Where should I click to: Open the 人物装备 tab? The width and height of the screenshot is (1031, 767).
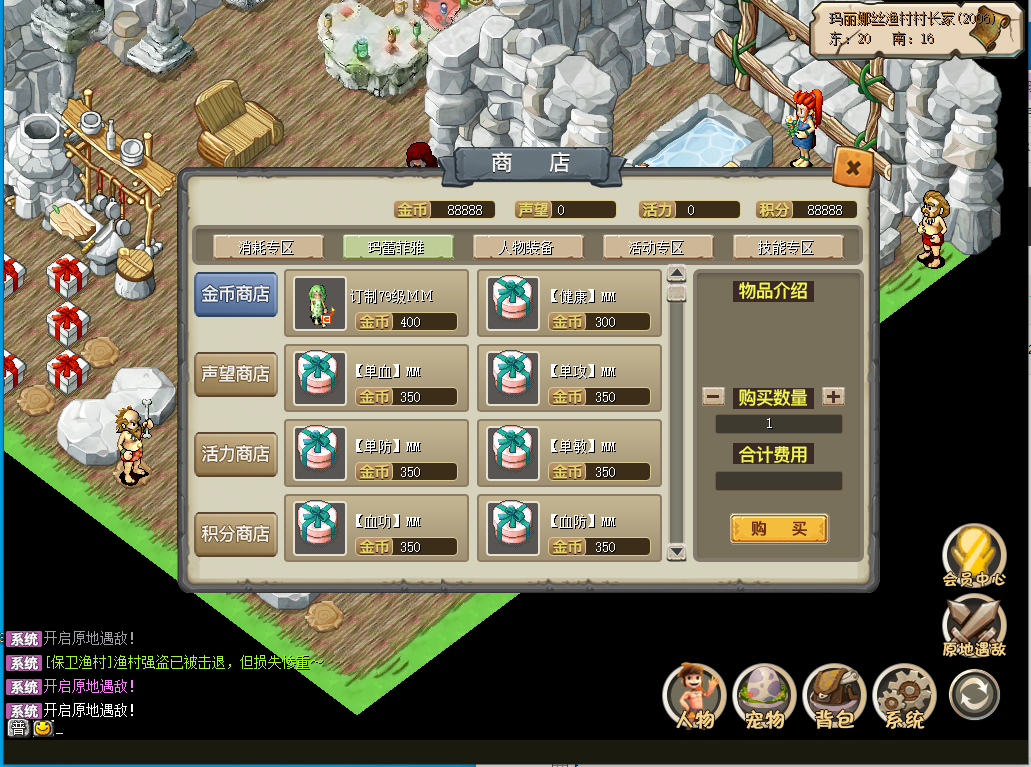coord(528,247)
